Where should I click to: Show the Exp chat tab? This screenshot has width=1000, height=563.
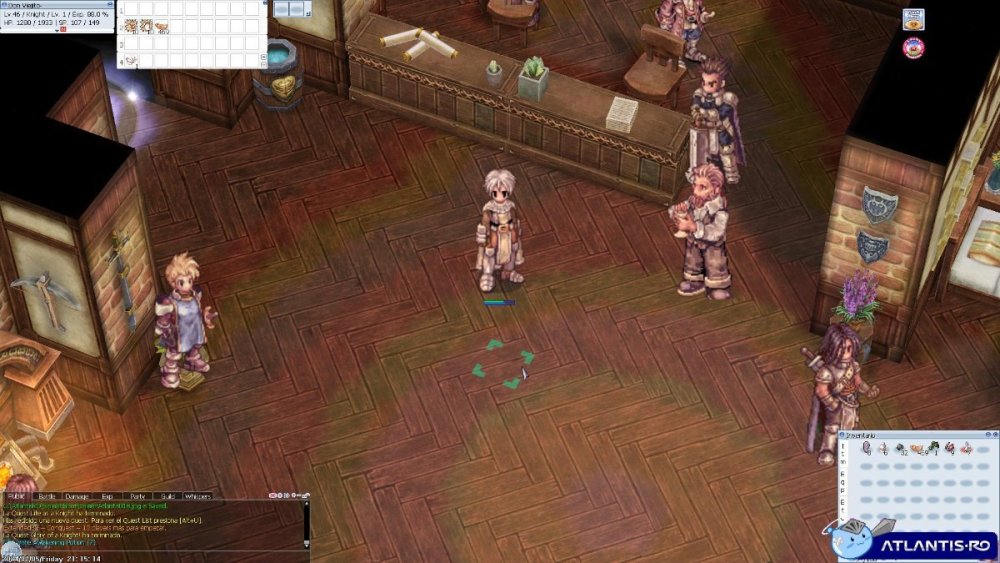click(107, 496)
